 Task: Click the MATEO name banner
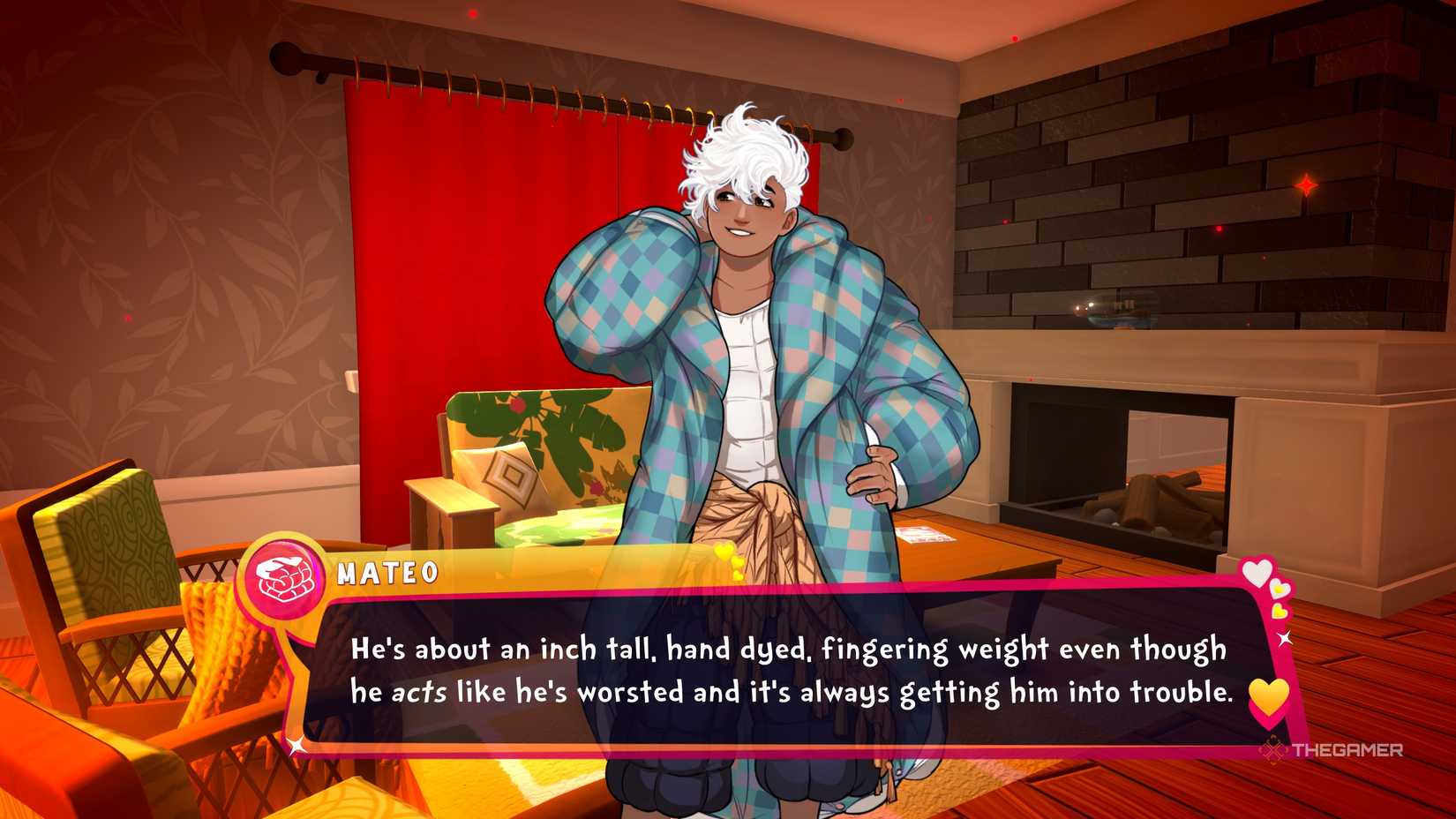click(388, 574)
